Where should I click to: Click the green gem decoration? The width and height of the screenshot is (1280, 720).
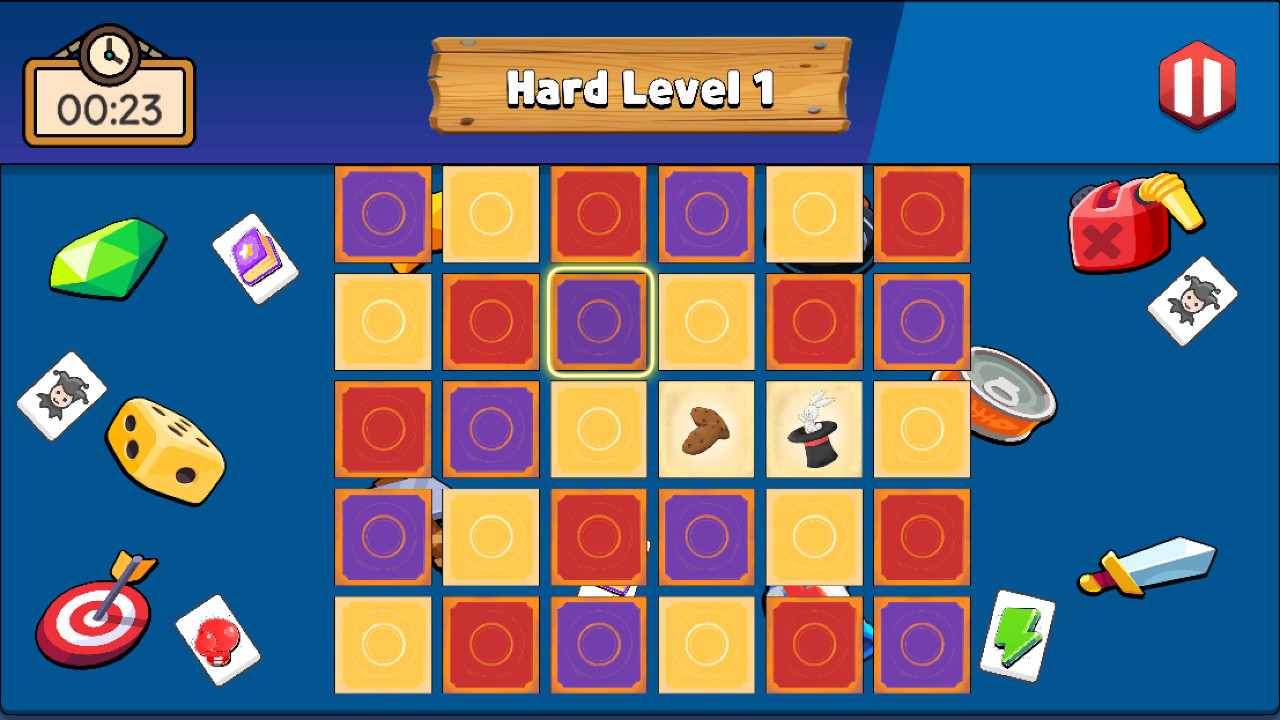tap(108, 258)
